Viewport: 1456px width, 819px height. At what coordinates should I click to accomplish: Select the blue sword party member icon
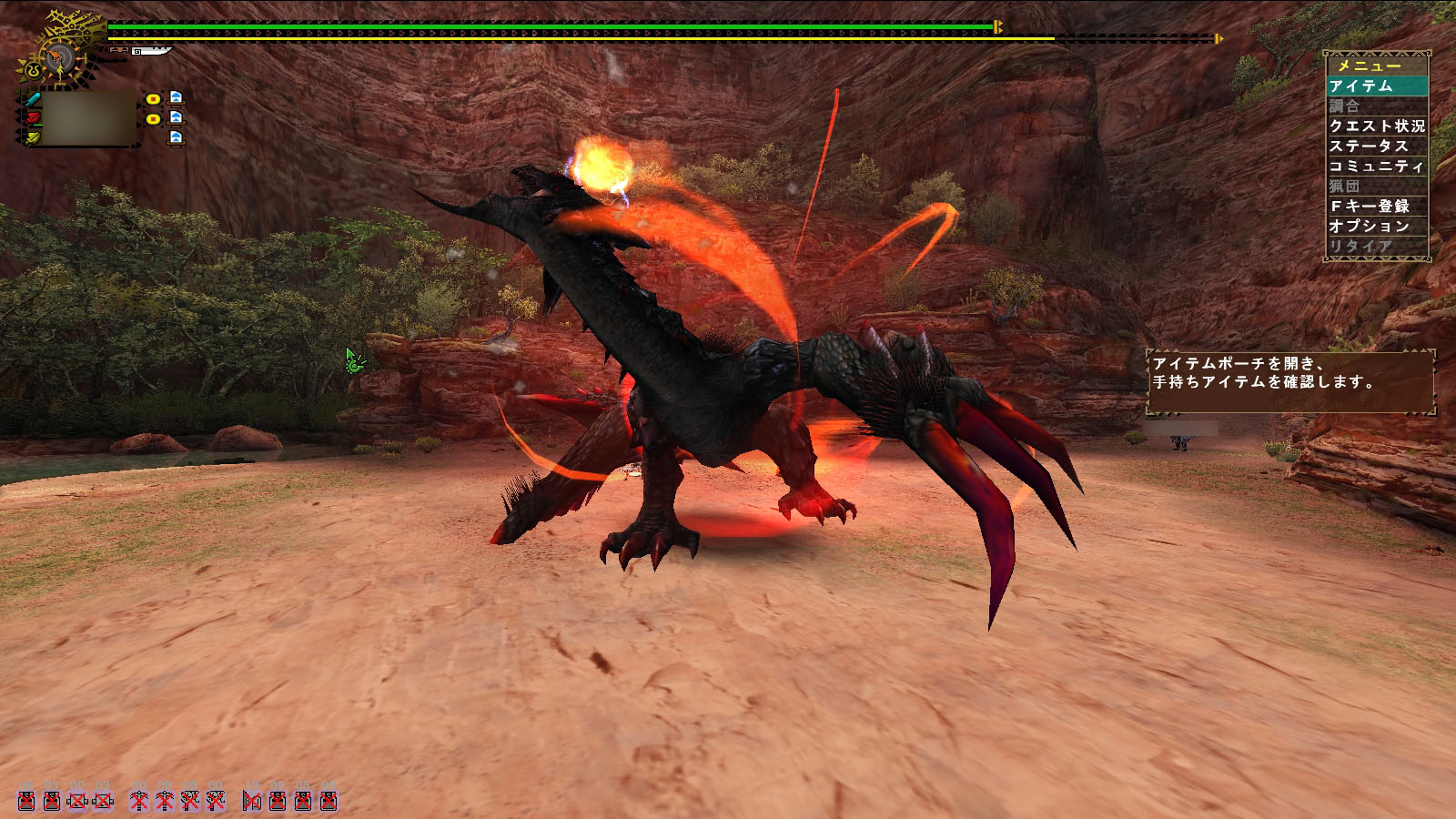point(33,99)
